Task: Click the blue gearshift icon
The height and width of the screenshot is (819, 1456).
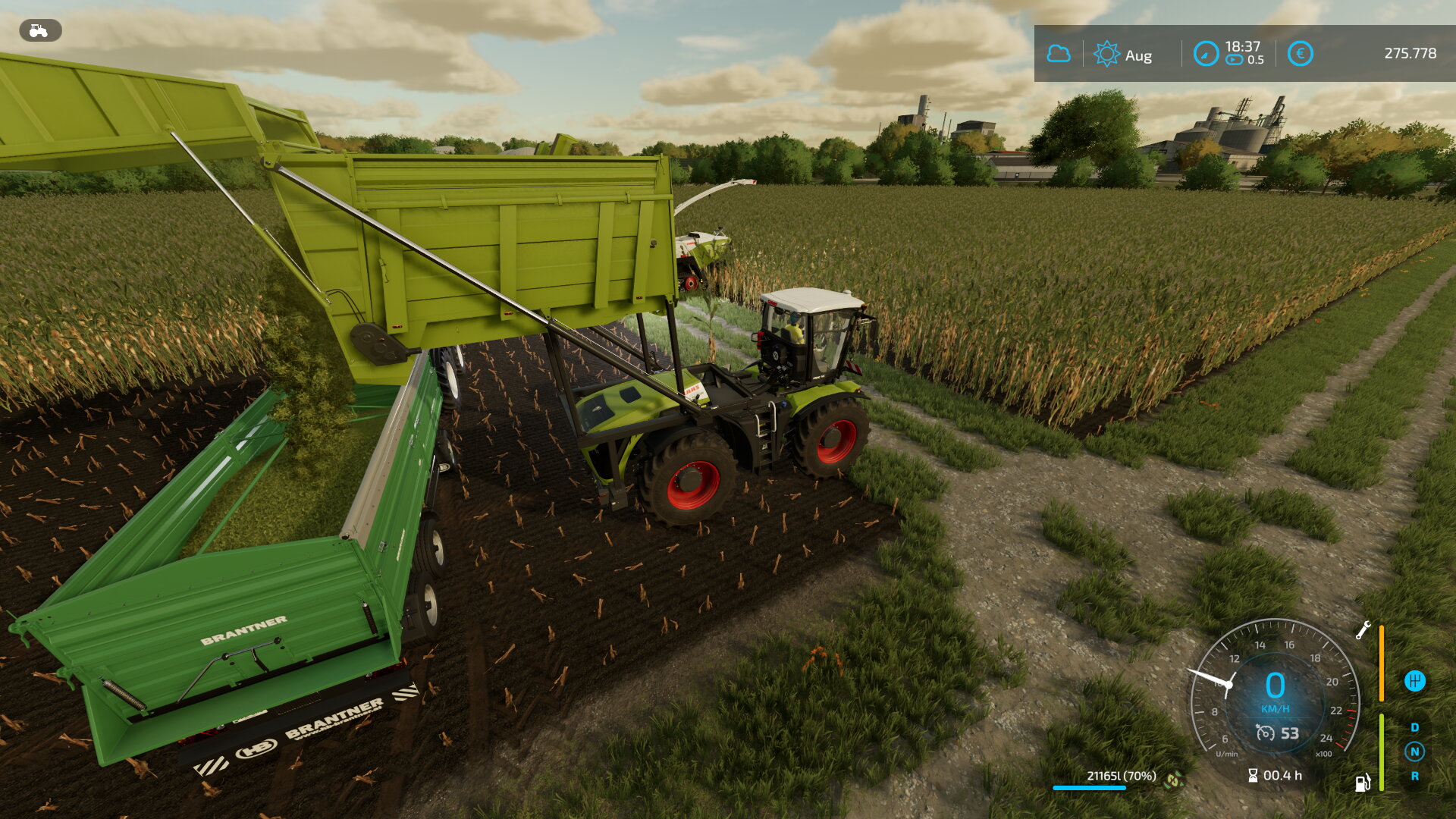Action: click(1414, 681)
